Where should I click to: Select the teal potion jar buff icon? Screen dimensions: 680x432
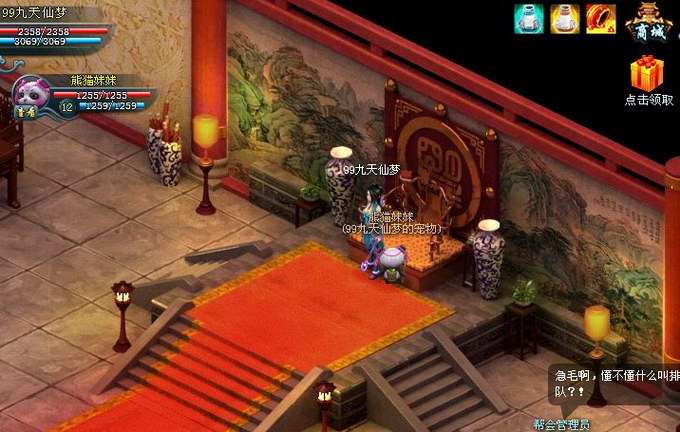point(528,18)
